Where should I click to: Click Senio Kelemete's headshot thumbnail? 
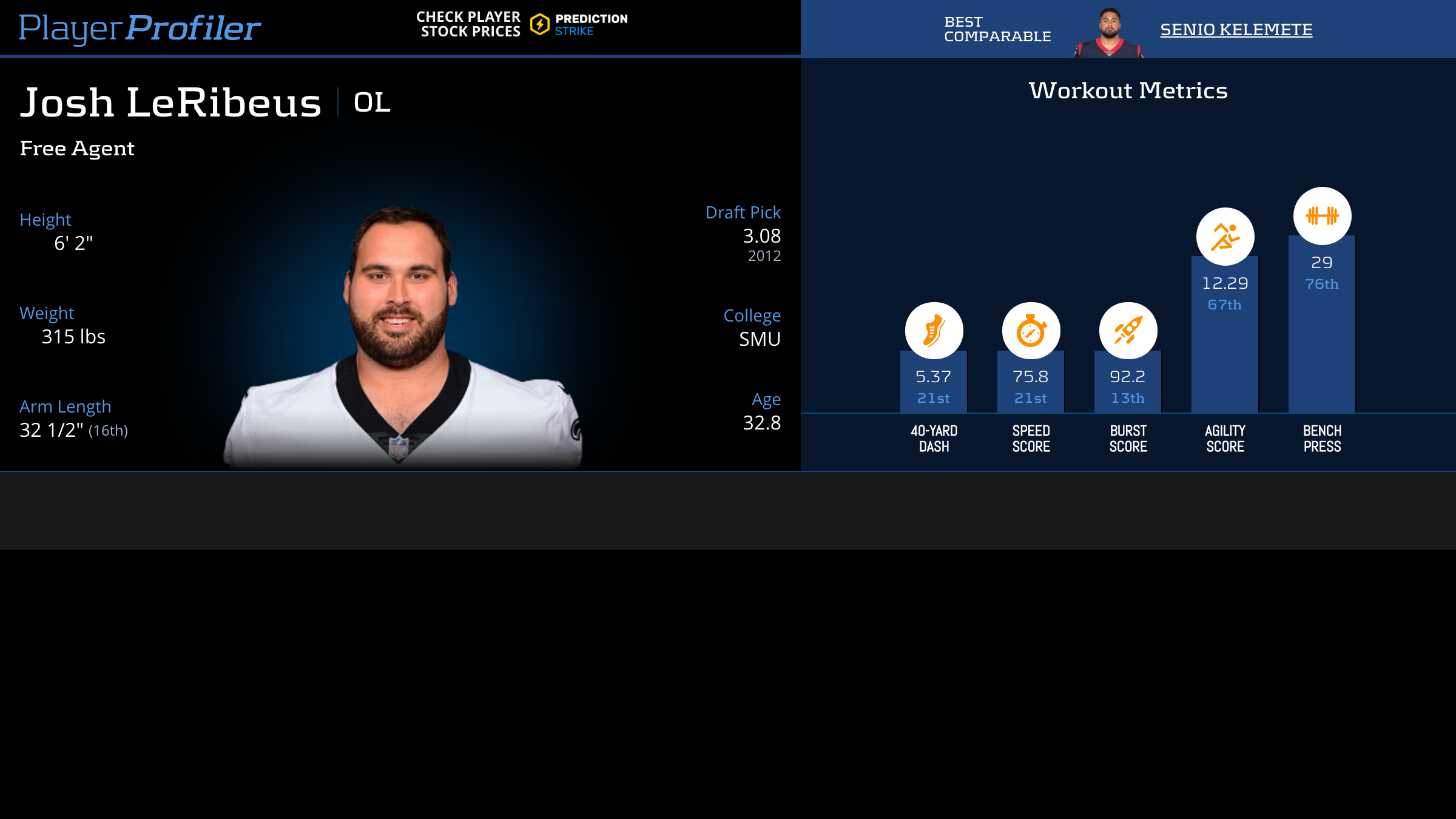point(1109,33)
